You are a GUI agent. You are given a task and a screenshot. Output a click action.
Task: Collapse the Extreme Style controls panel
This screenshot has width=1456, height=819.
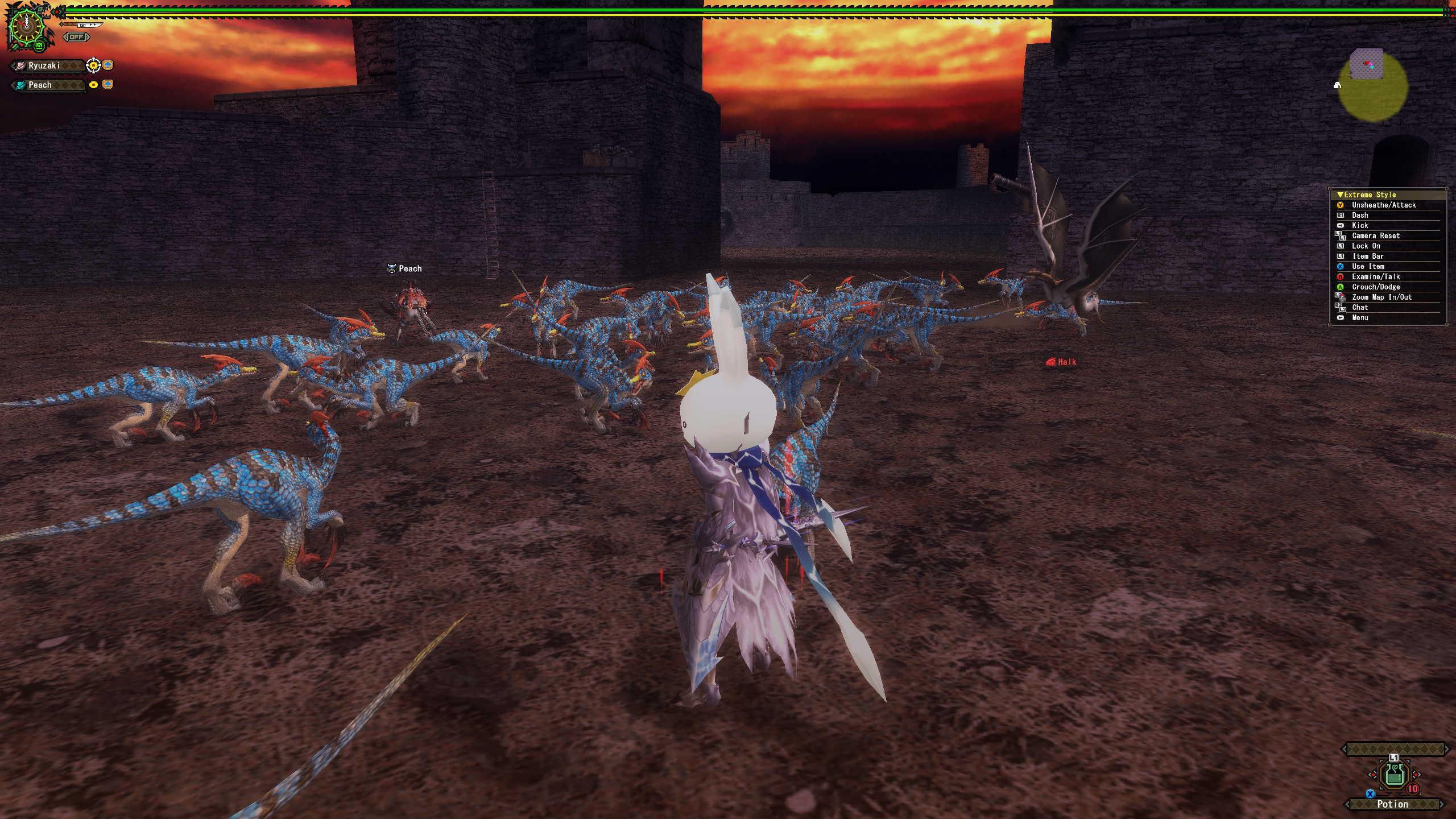[x=1341, y=195]
